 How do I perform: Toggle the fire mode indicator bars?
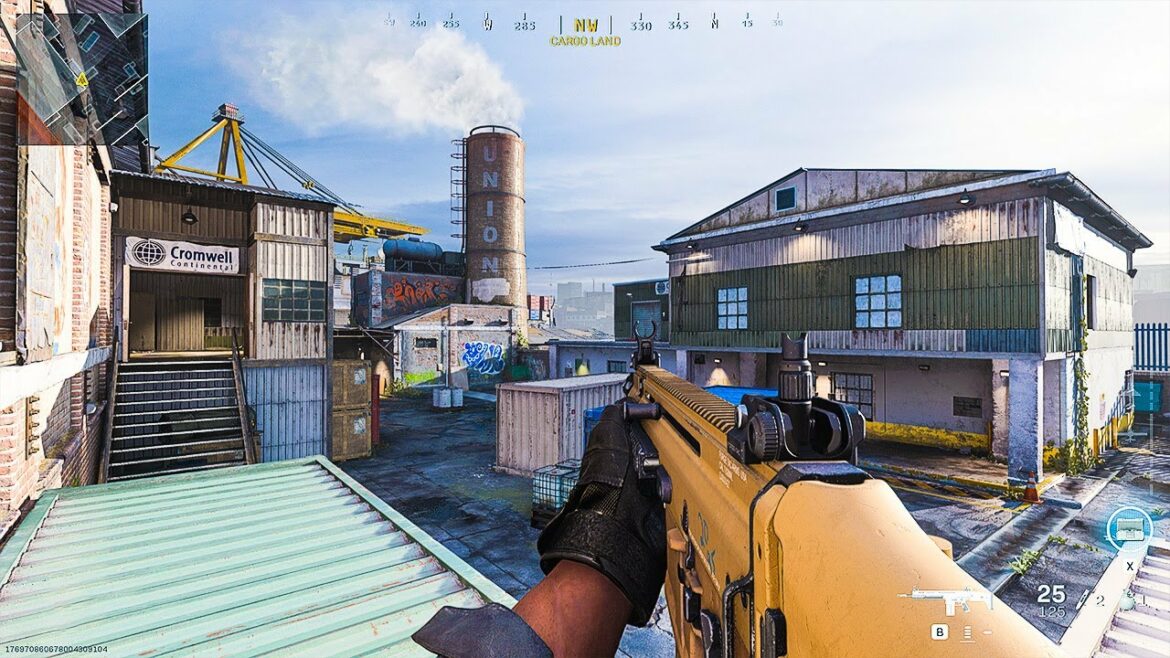(969, 632)
